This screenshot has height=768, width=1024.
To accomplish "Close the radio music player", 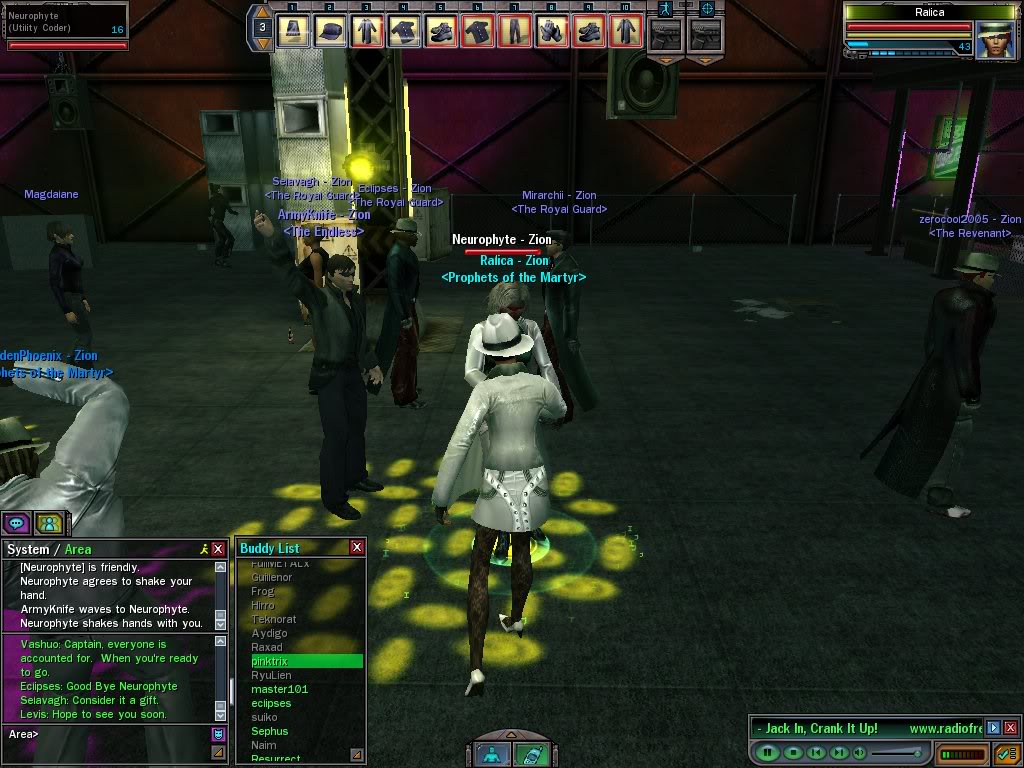I will [x=1010, y=728].
